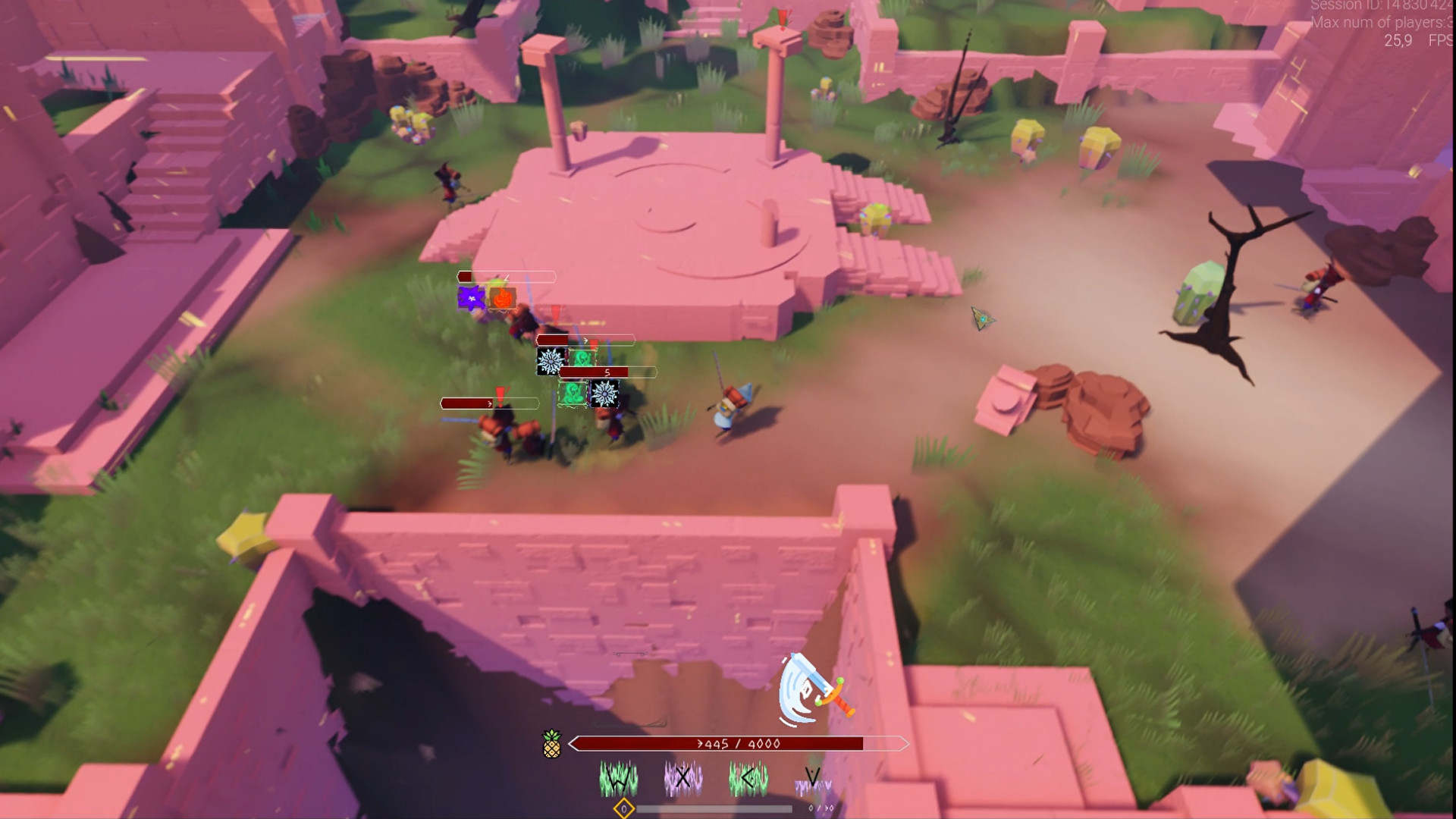Click the orange flame status effect icon
This screenshot has height=819, width=1456.
(x=502, y=299)
